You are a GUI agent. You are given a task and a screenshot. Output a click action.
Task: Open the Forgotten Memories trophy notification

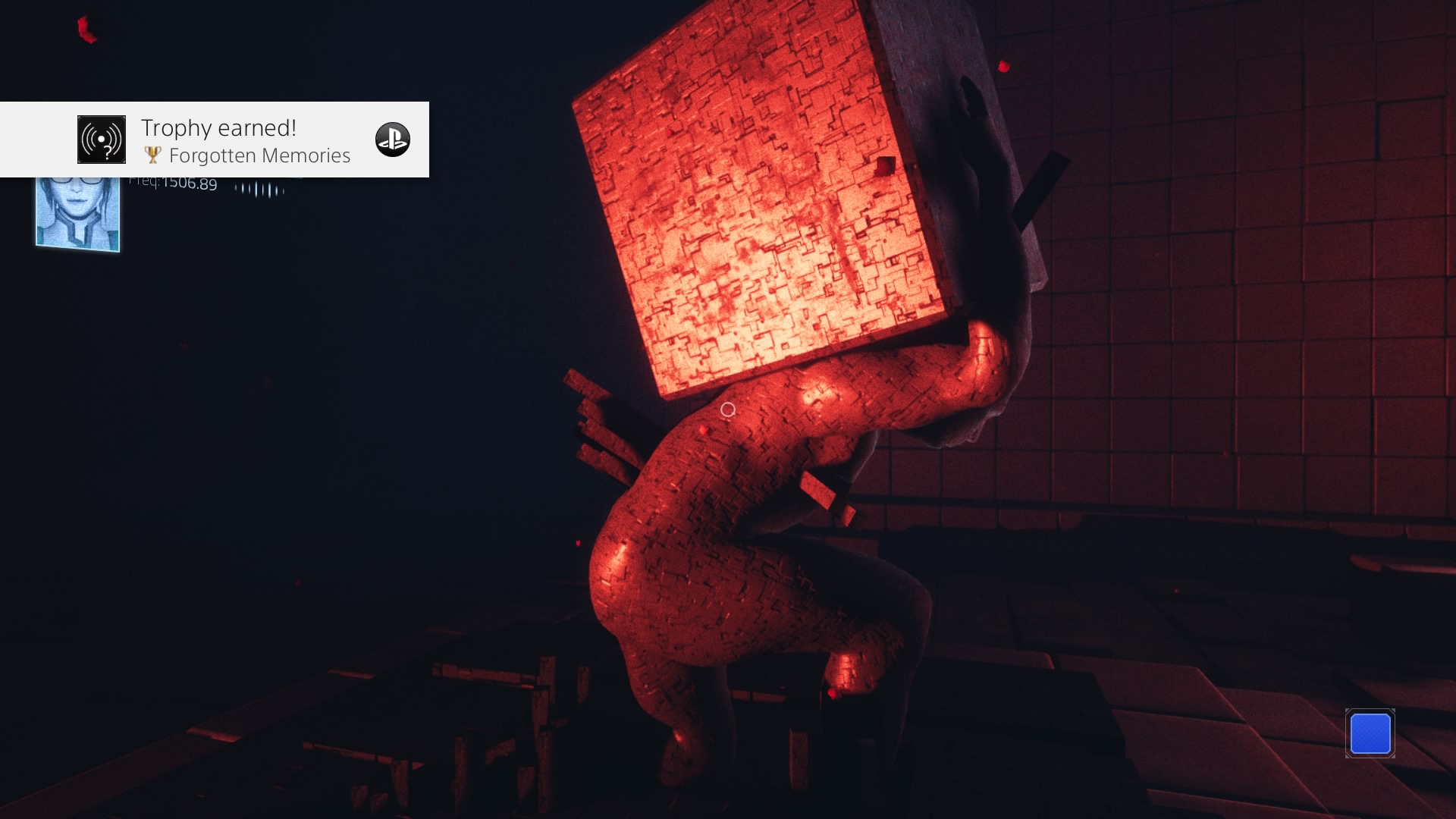(x=245, y=141)
